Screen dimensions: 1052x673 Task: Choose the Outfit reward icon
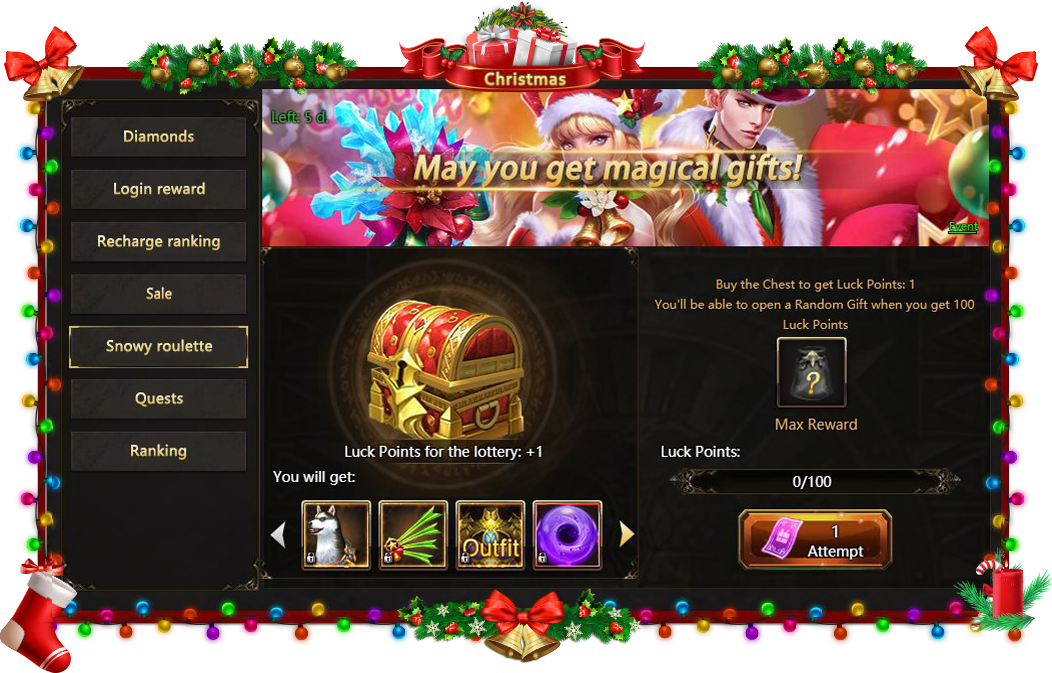coord(491,535)
